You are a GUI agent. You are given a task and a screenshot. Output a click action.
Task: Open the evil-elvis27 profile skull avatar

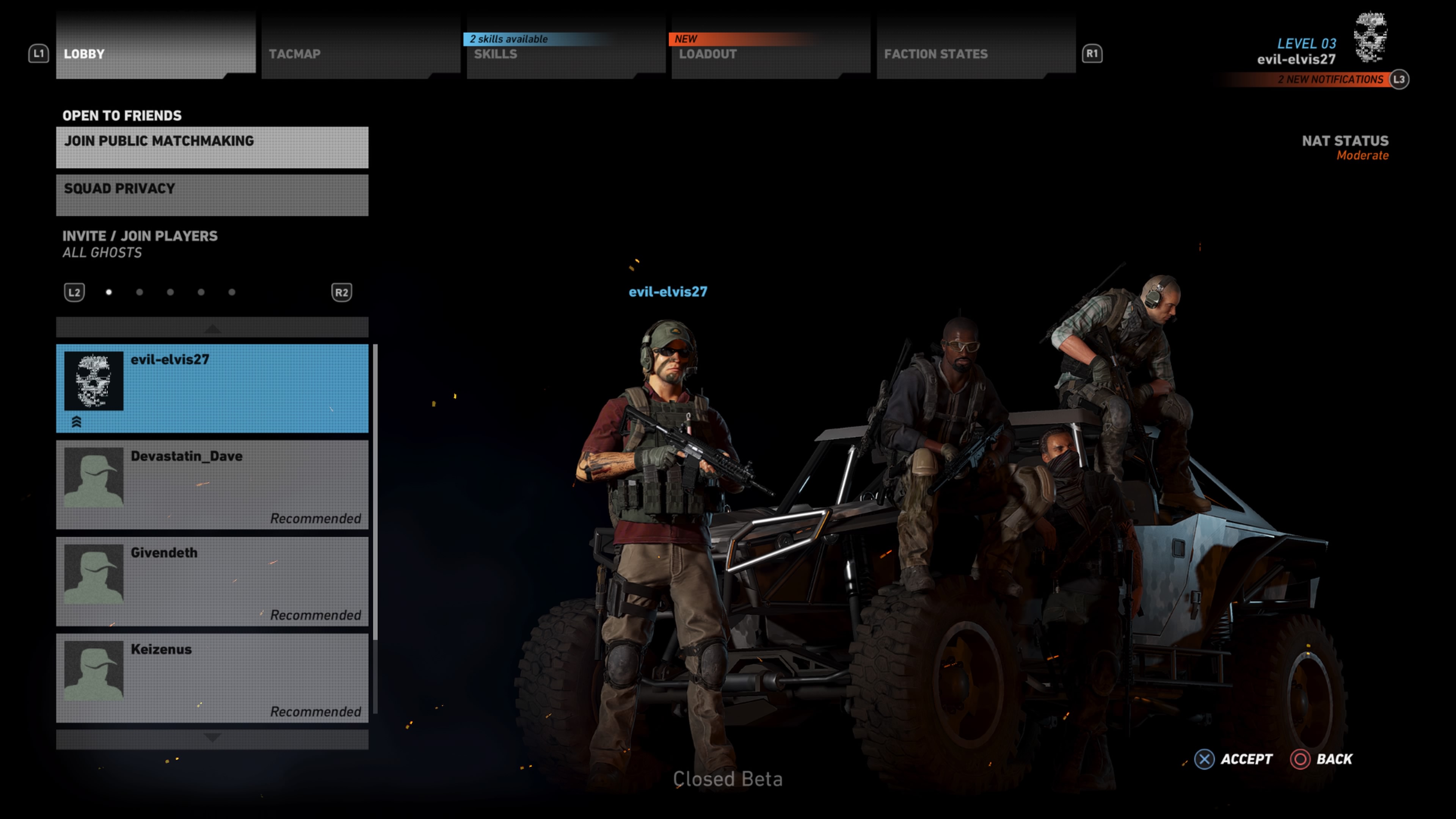tap(1370, 37)
